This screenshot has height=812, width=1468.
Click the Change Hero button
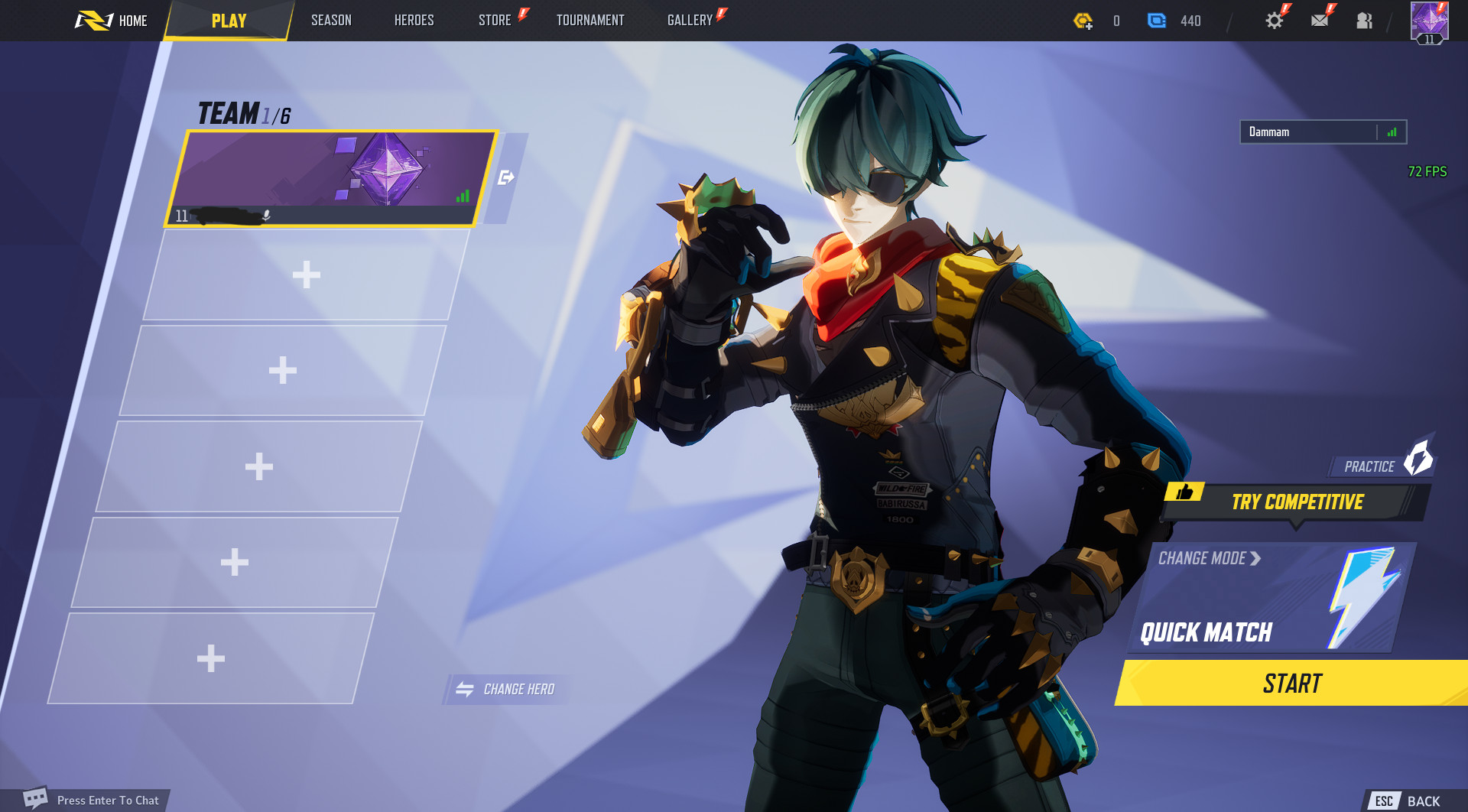pyautogui.click(x=506, y=689)
